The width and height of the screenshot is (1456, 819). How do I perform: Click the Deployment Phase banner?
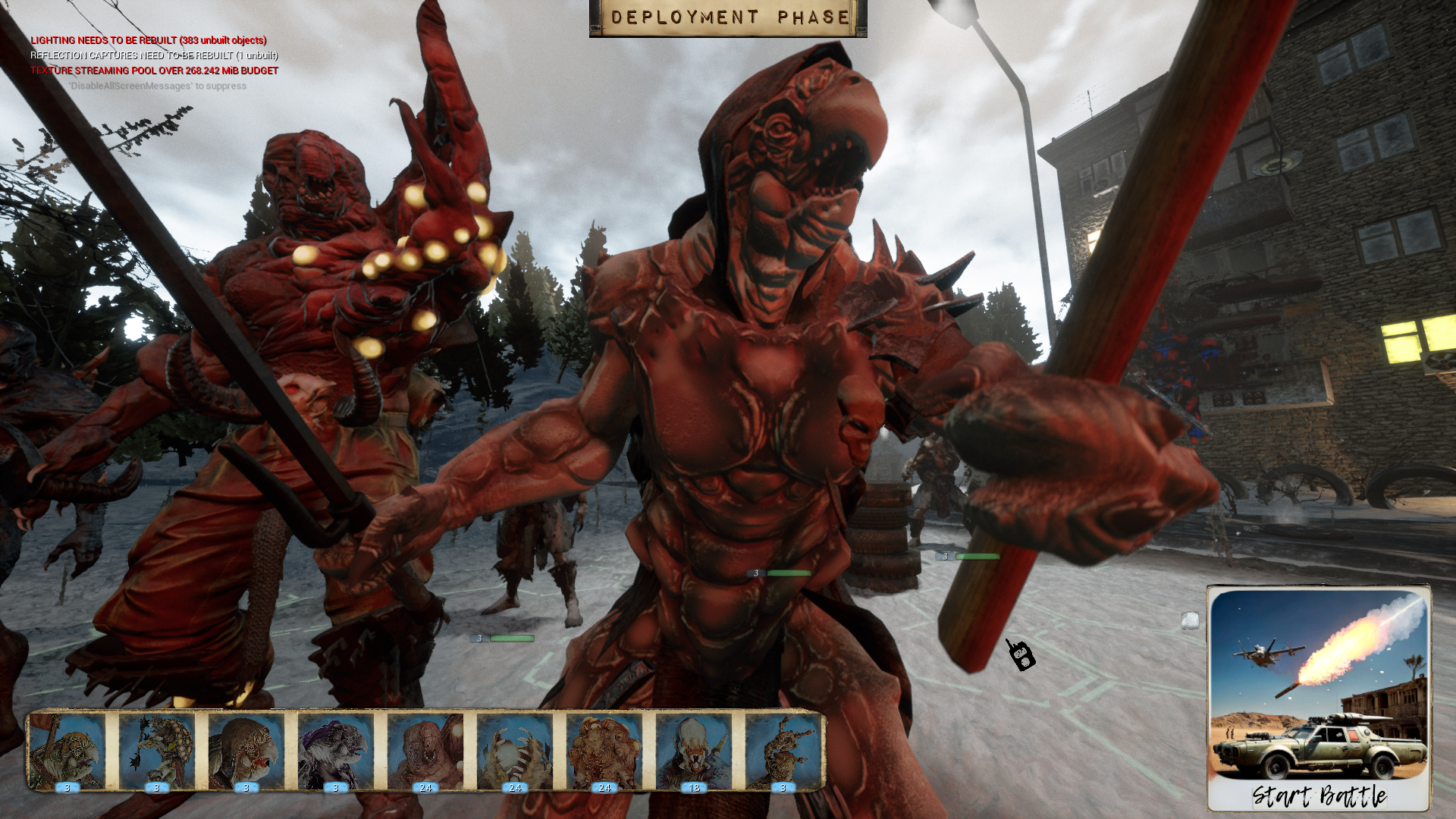pyautogui.click(x=728, y=17)
